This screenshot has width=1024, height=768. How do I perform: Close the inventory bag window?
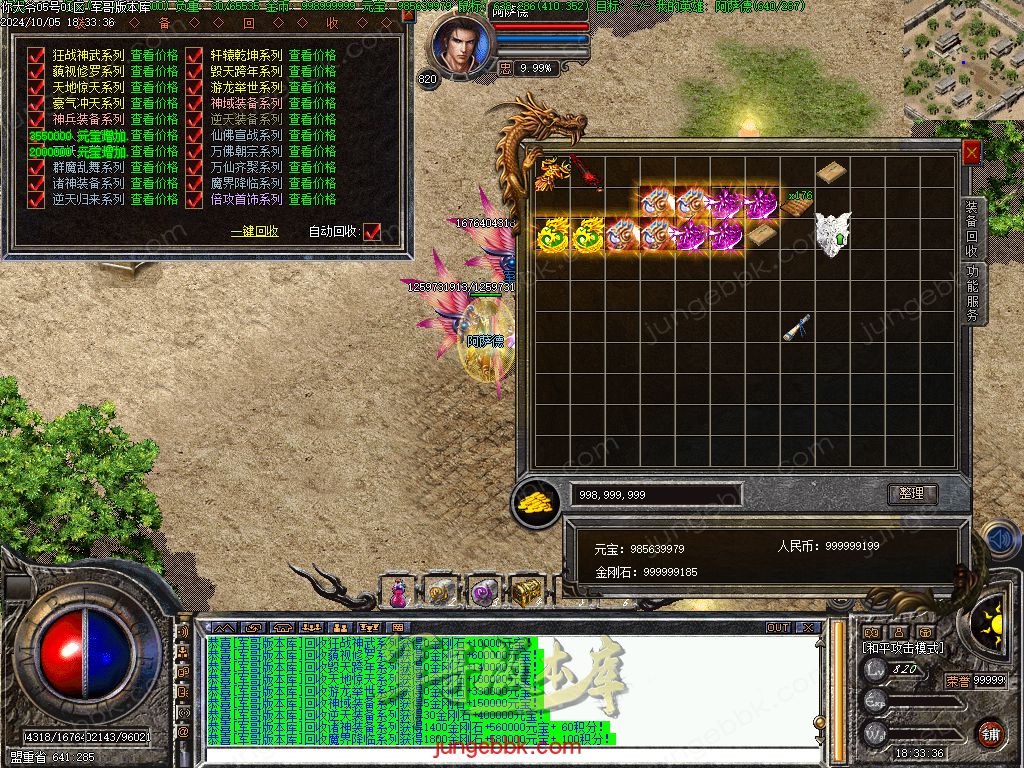(x=971, y=152)
